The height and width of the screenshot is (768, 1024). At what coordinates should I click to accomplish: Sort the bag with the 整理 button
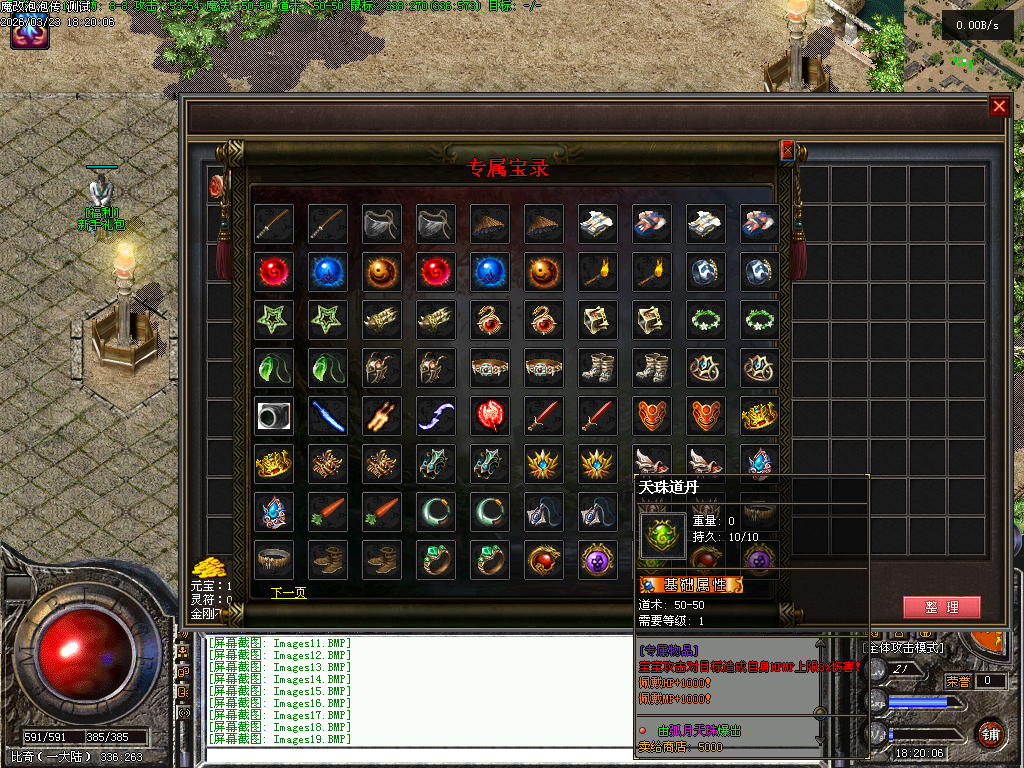(x=941, y=607)
